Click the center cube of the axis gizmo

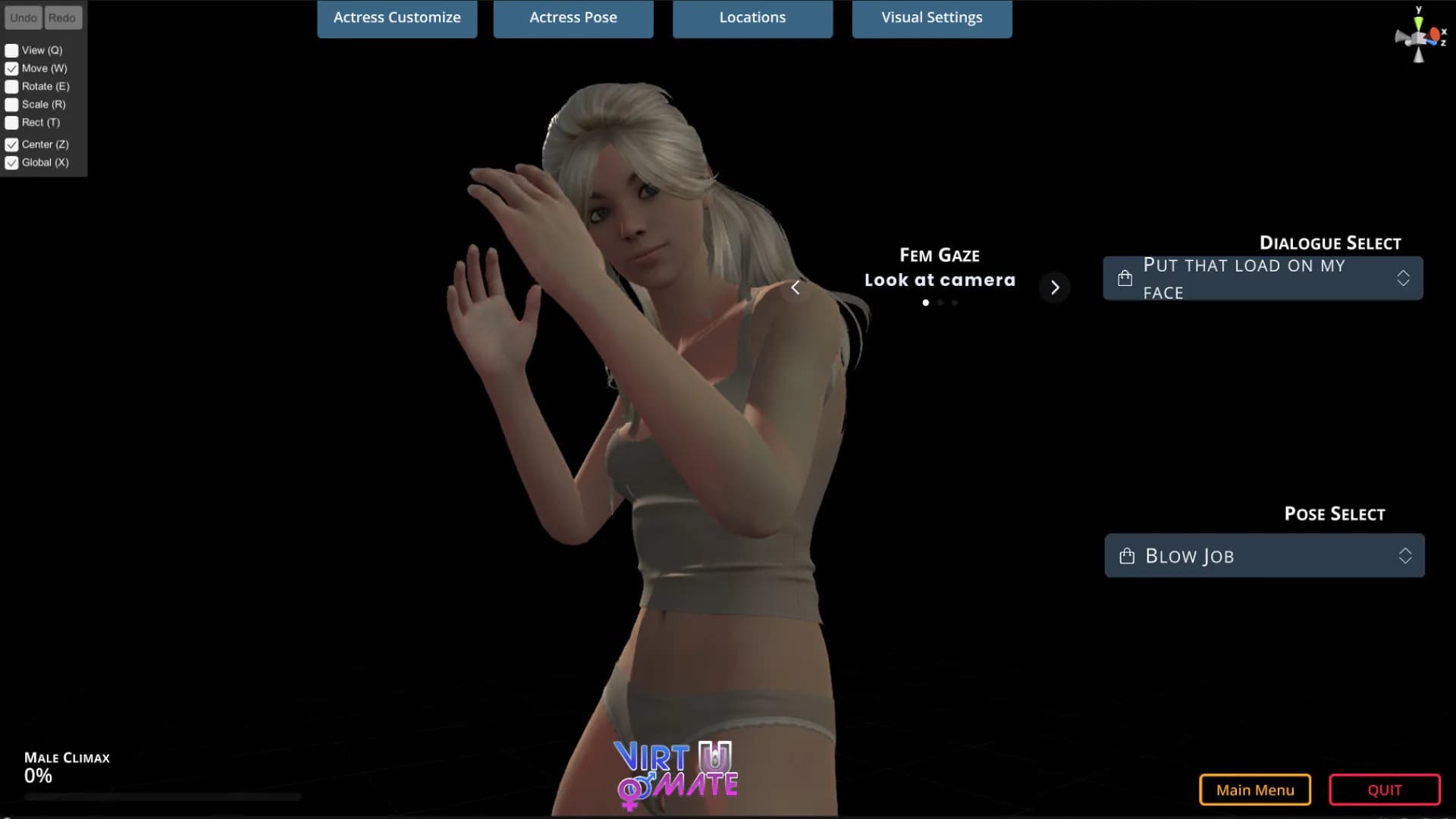tap(1418, 38)
